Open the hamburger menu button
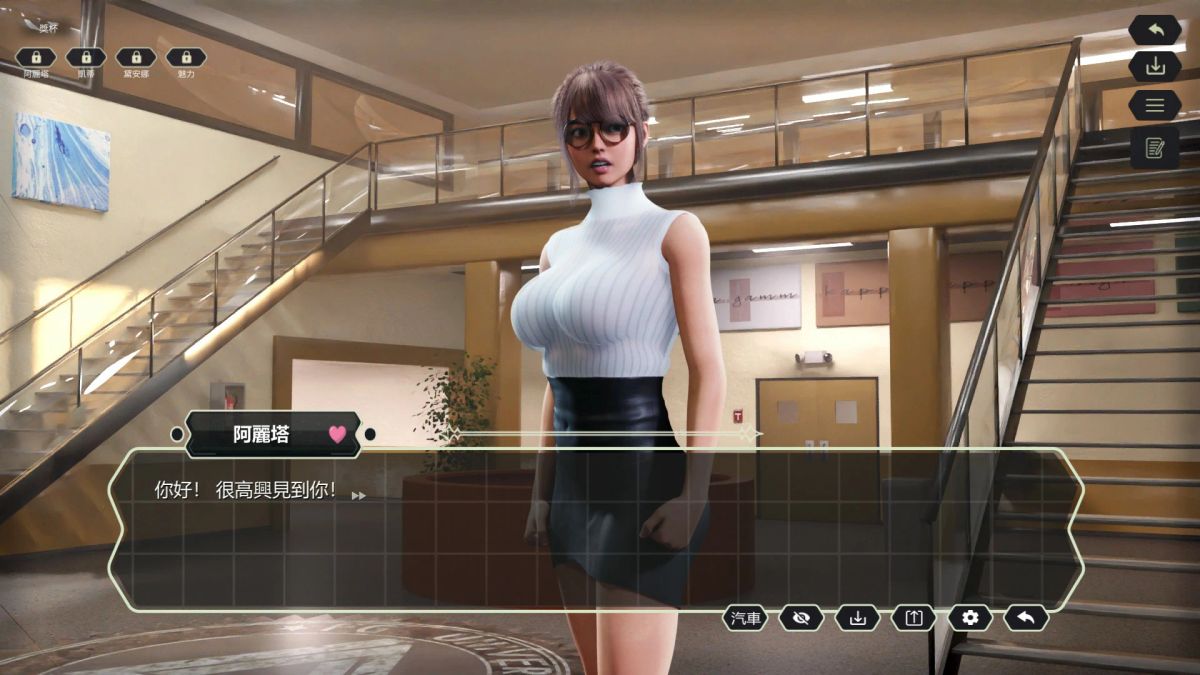The height and width of the screenshot is (675, 1200). 1155,105
